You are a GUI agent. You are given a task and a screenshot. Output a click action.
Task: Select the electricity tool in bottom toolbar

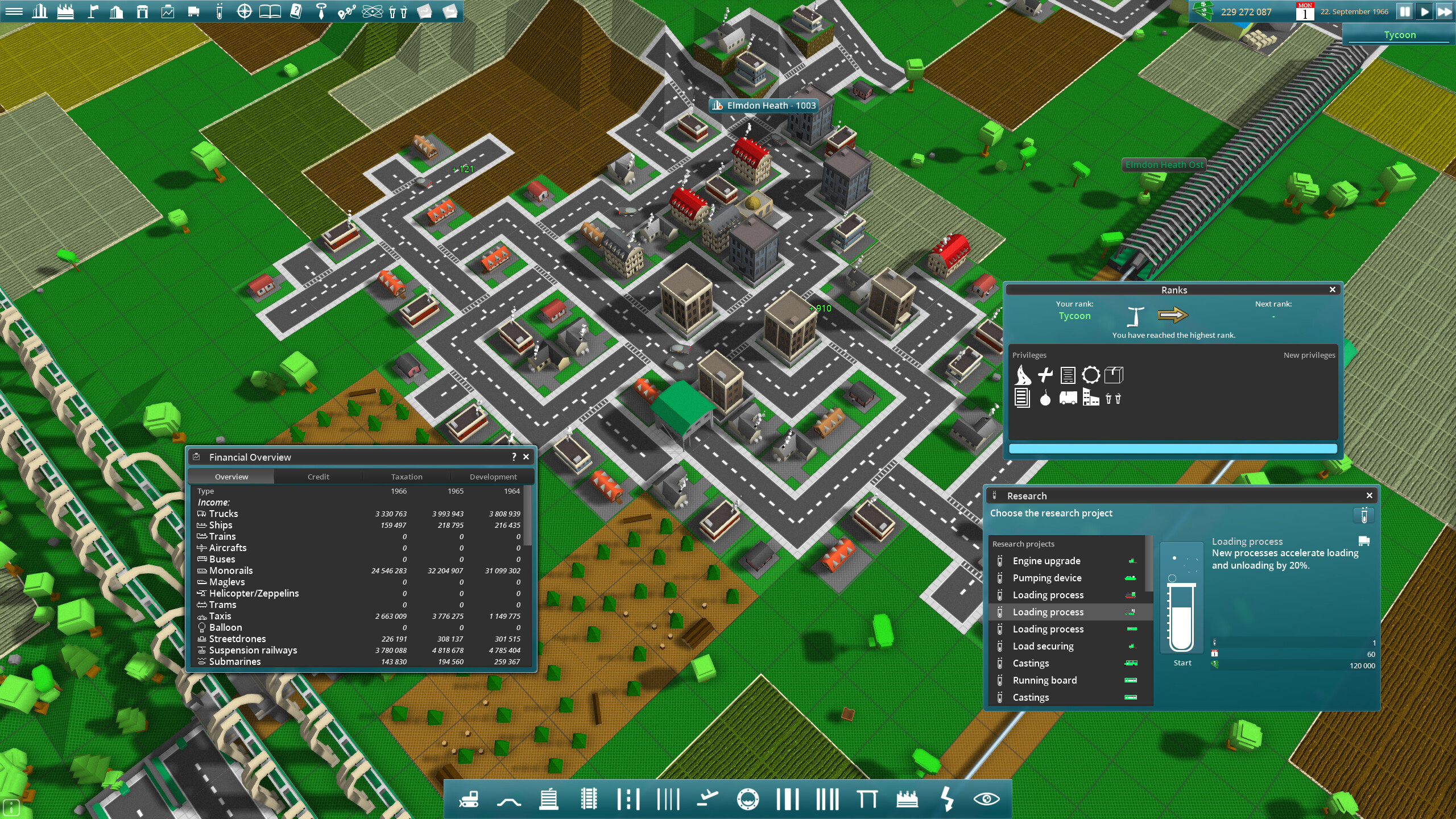pyautogui.click(x=947, y=799)
